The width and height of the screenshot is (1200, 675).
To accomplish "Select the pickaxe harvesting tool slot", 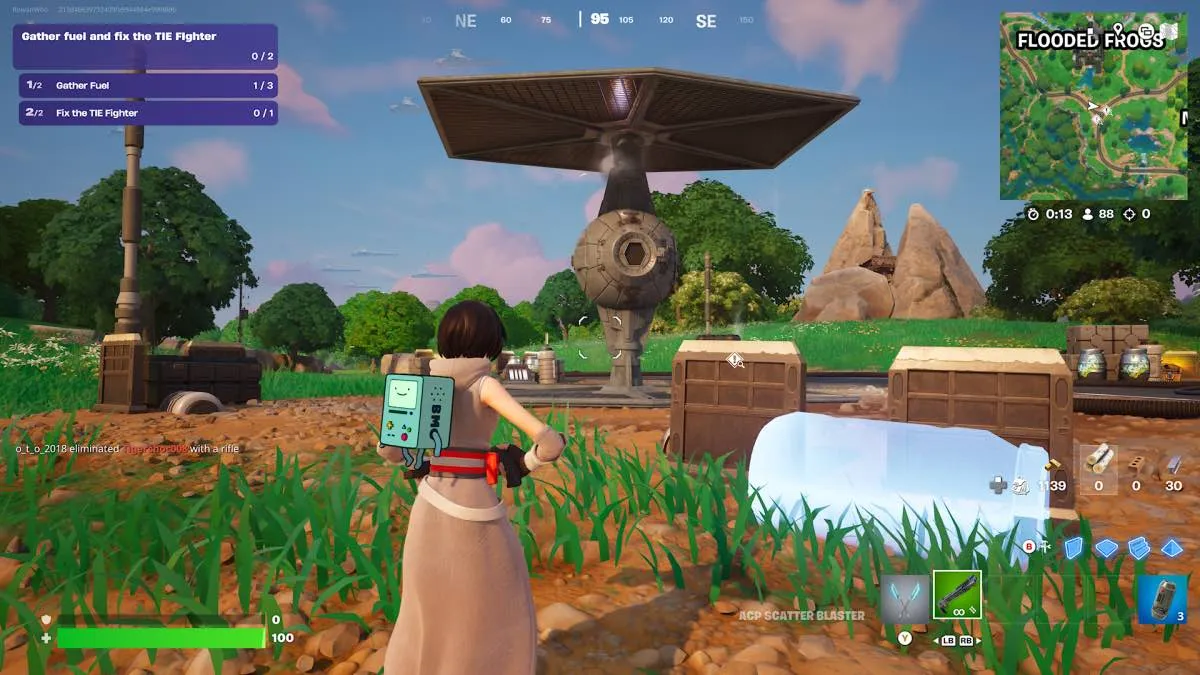I will pyautogui.click(x=904, y=596).
